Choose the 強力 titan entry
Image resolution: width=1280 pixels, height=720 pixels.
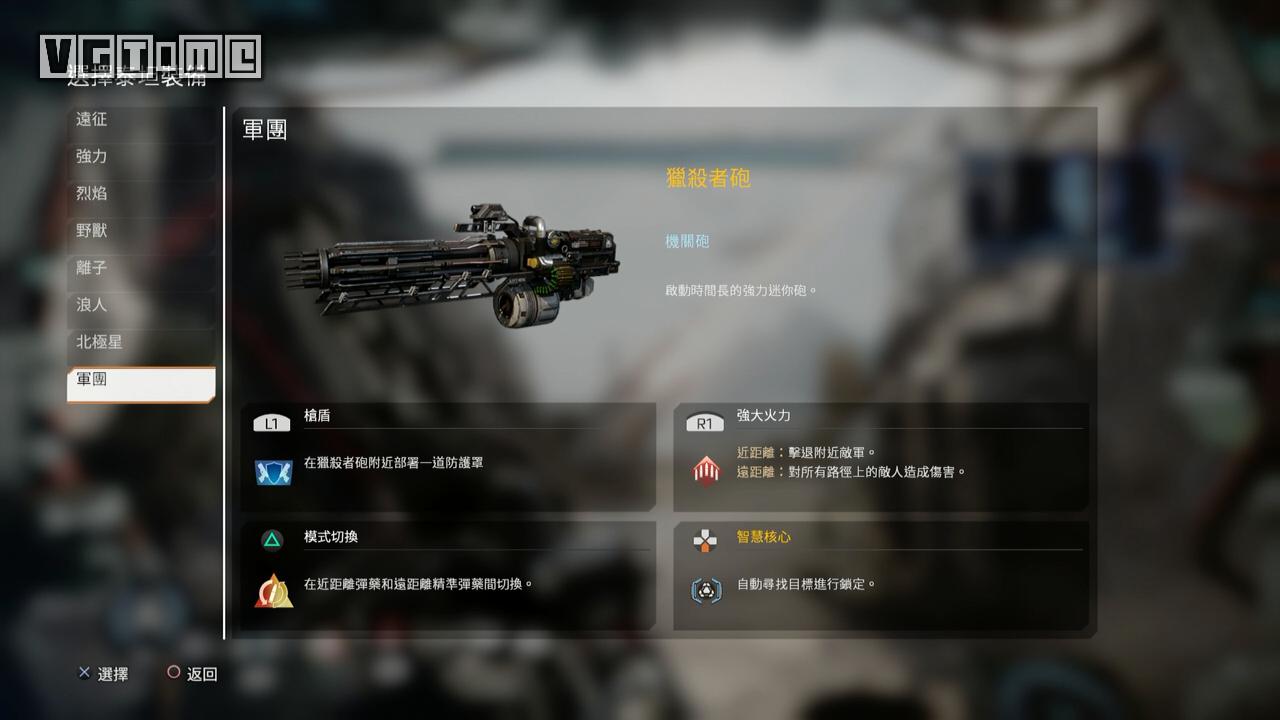[140, 157]
